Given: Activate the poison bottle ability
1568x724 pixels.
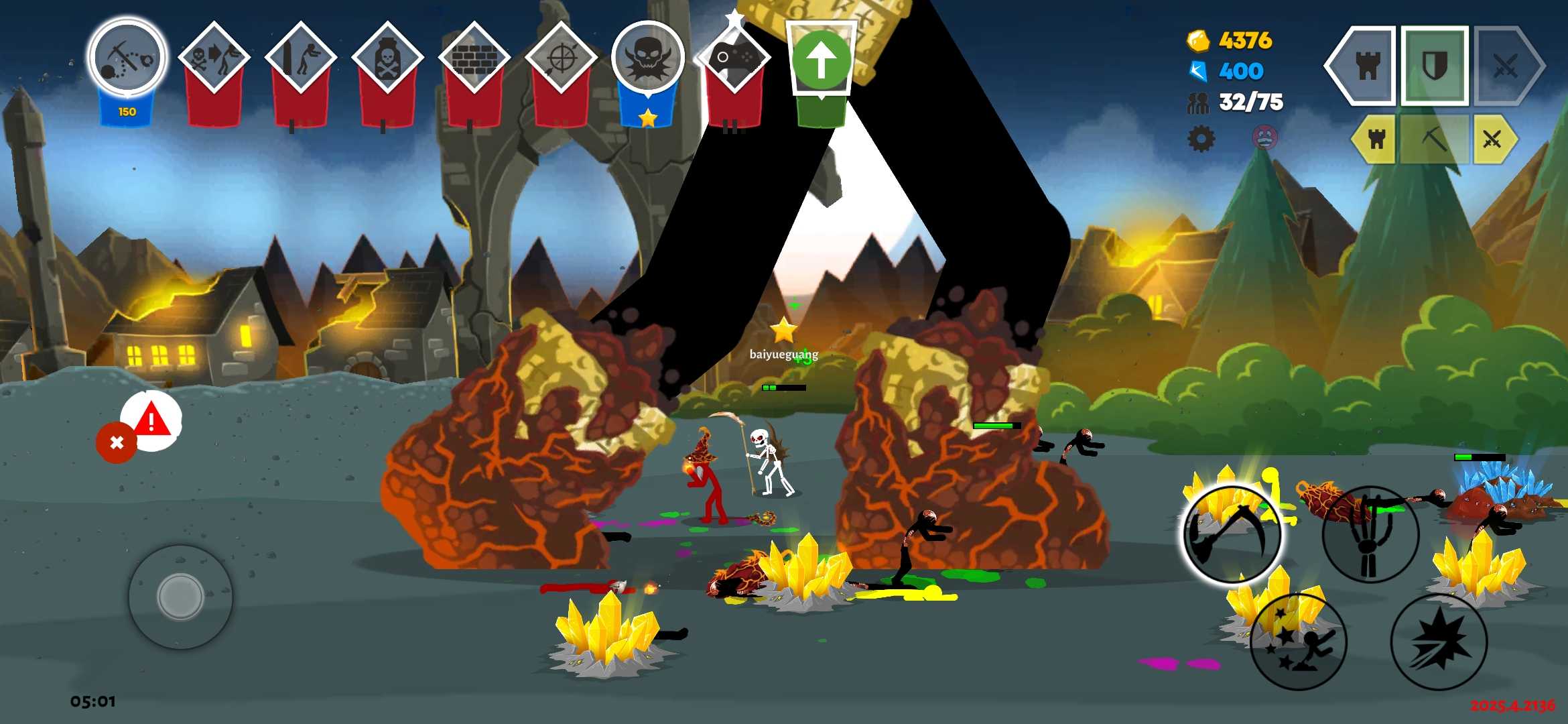Looking at the screenshot, I should tap(387, 58).
